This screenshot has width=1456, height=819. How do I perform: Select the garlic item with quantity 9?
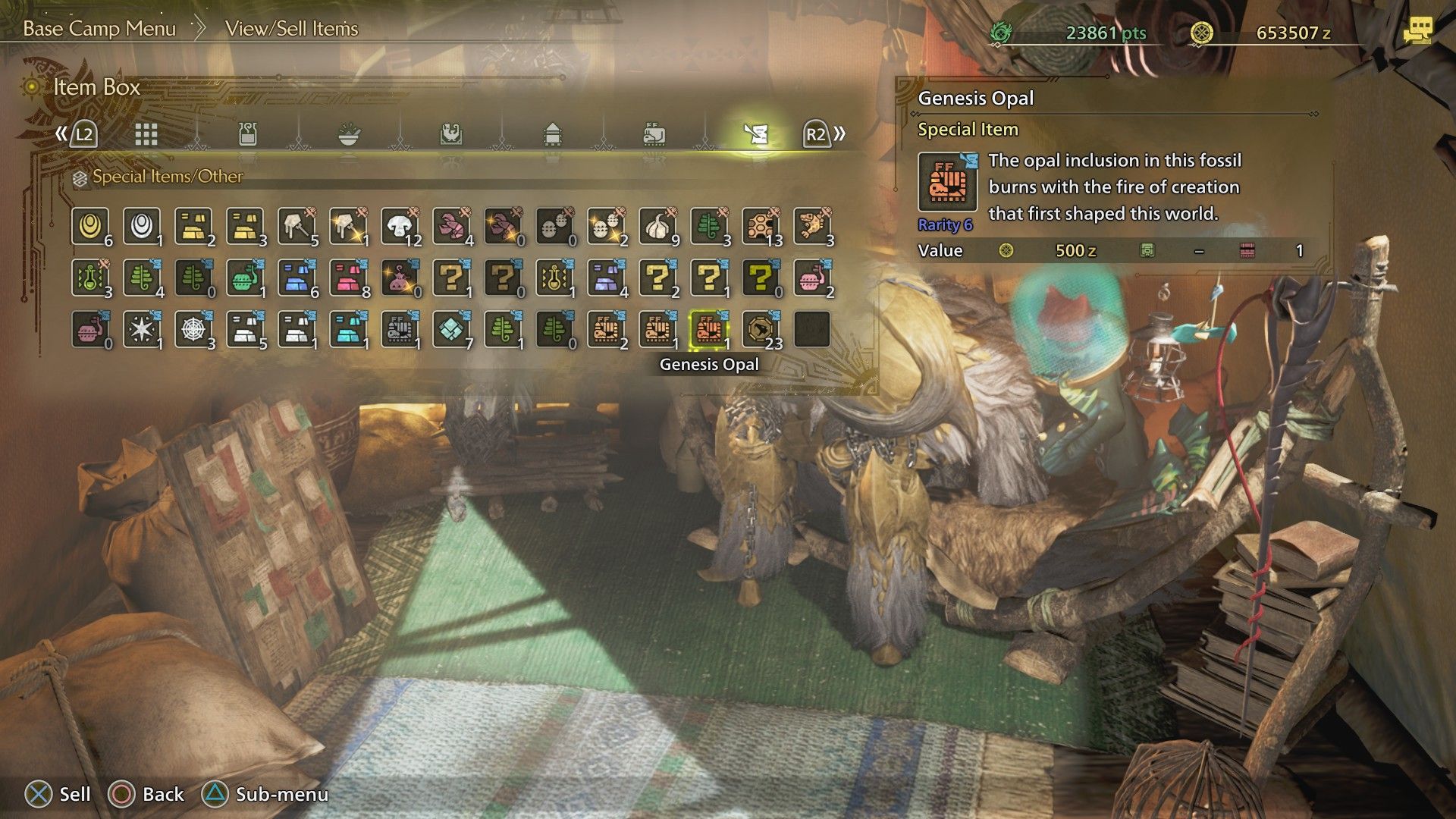[658, 224]
